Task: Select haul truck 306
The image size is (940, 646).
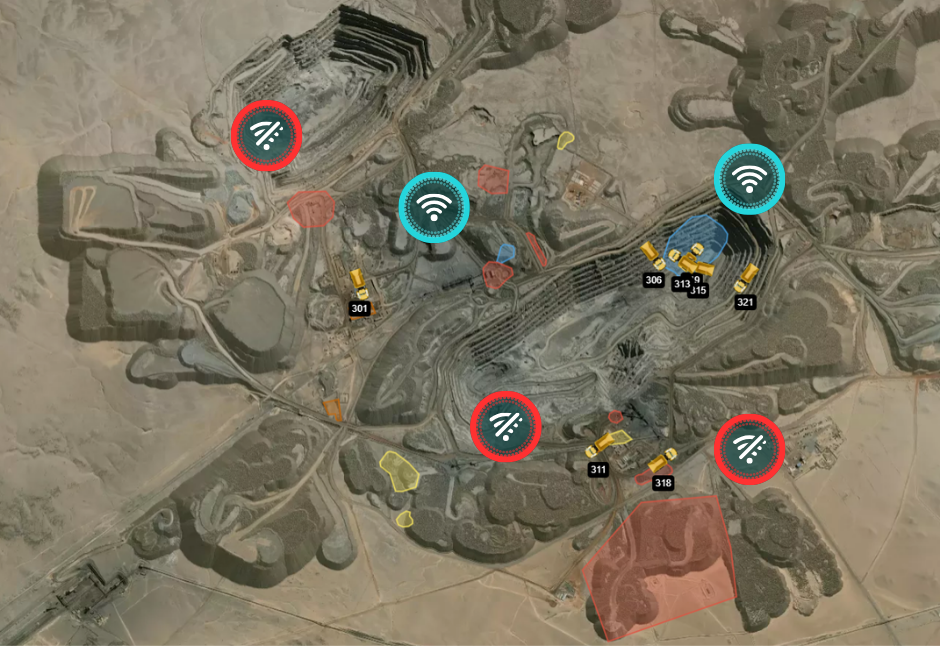Action: click(x=652, y=254)
